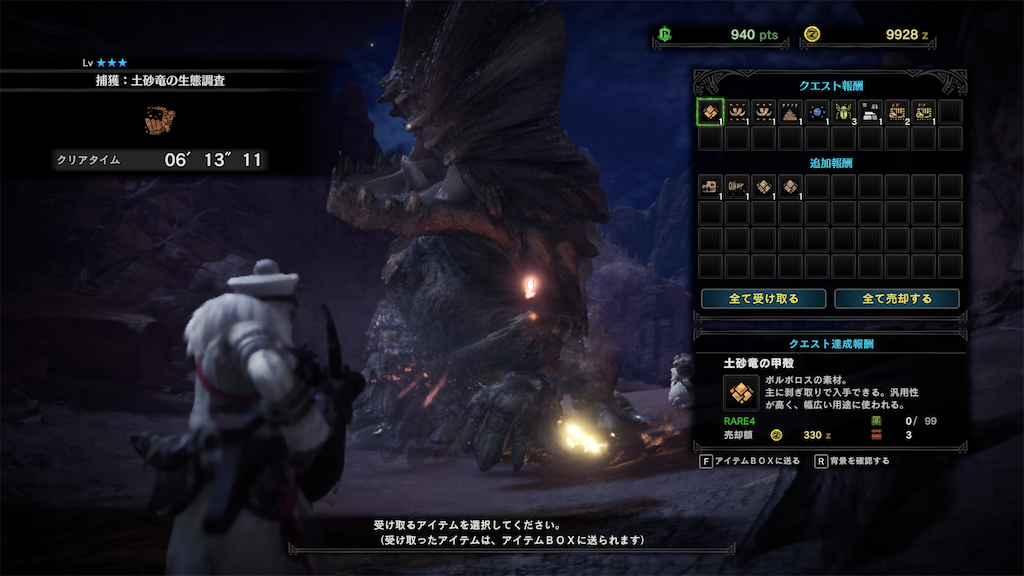Choose the blue orb reward slot
Image resolution: width=1024 pixels, height=576 pixels.
pos(817,111)
